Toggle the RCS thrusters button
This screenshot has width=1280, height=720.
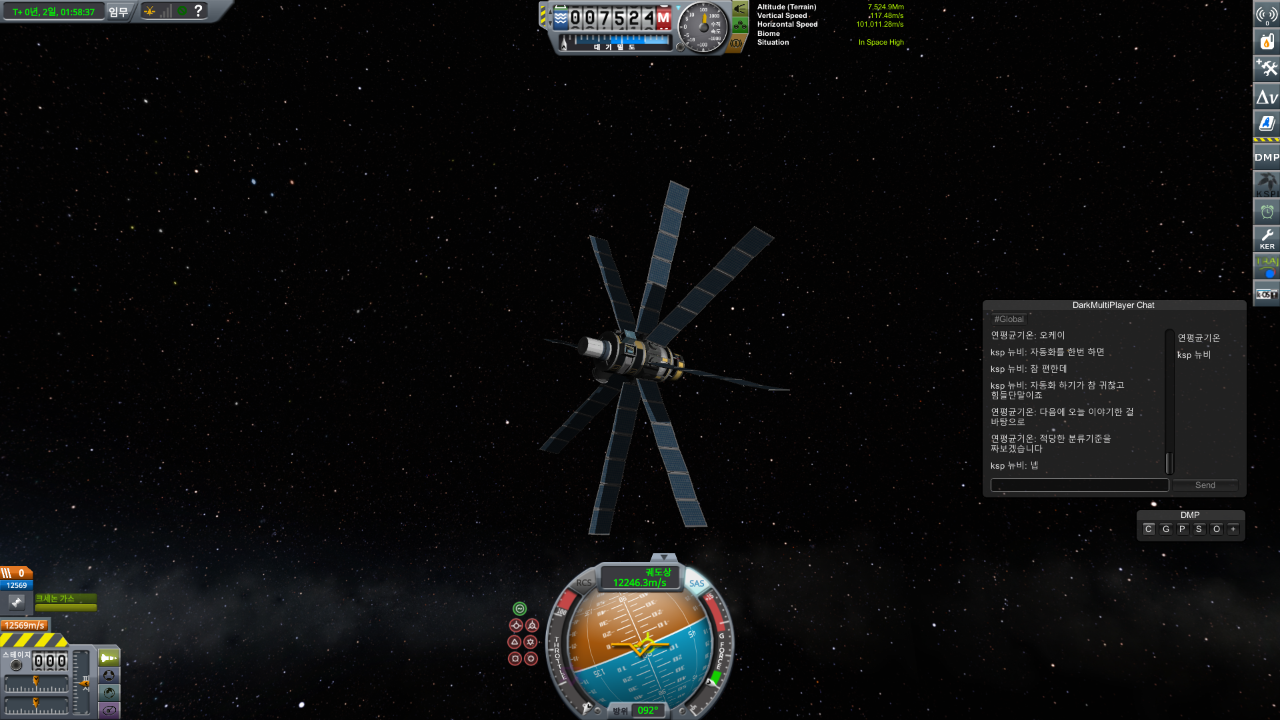584,583
